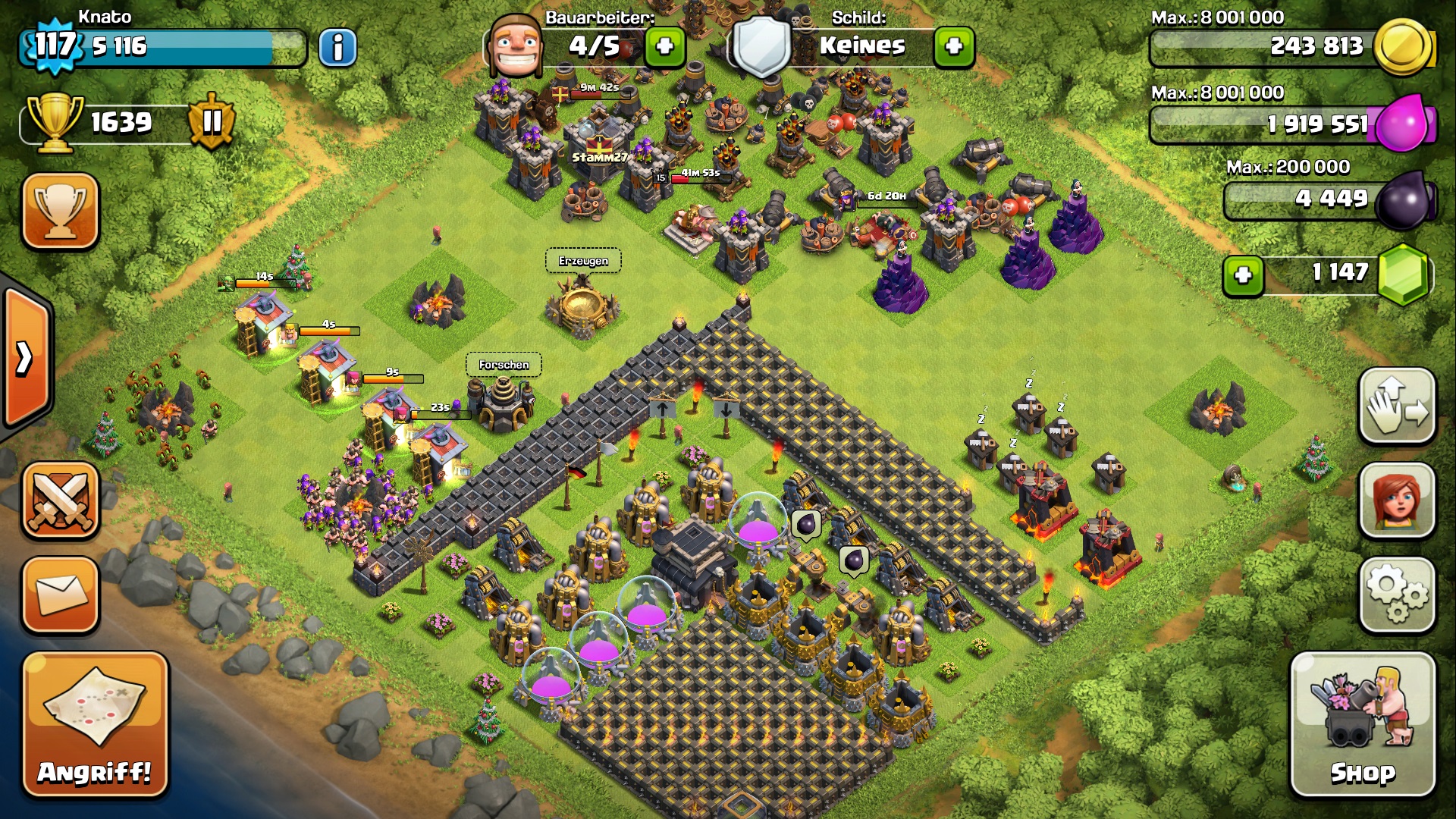The image size is (1456, 819).
Task: Add gems with the green plus button
Action: 1243,275
